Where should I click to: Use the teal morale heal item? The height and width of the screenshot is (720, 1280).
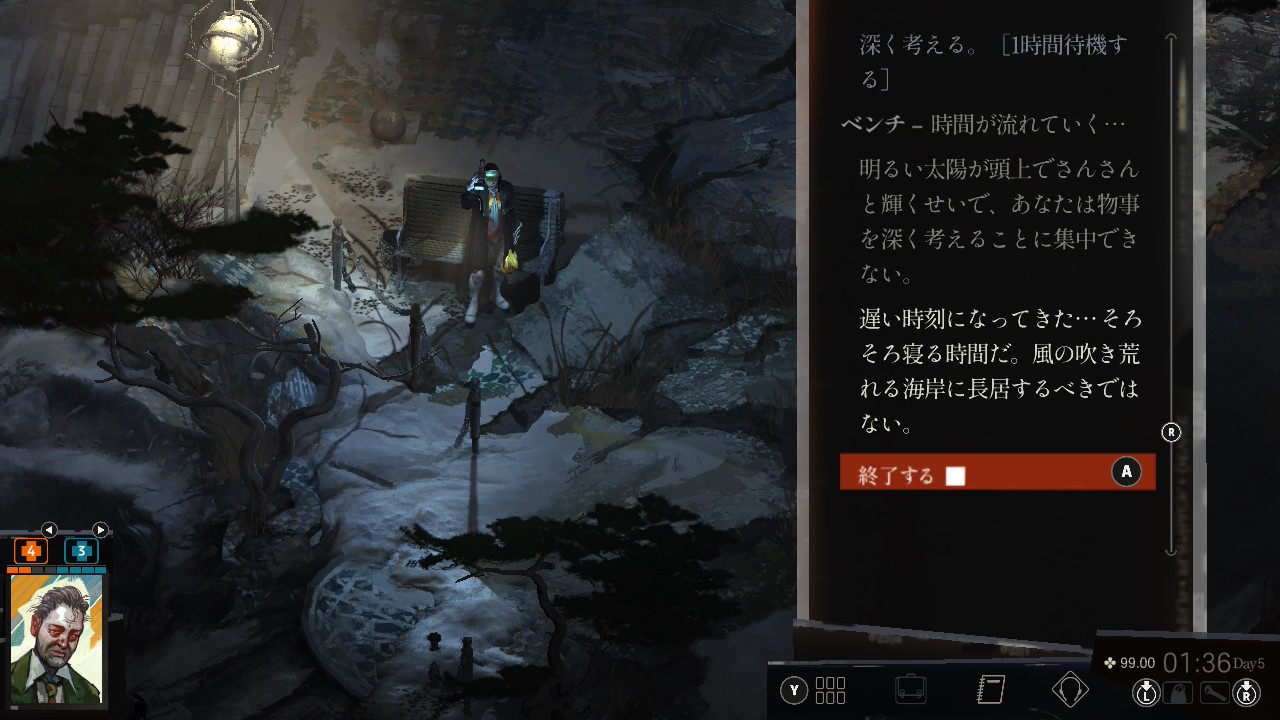tap(81, 551)
